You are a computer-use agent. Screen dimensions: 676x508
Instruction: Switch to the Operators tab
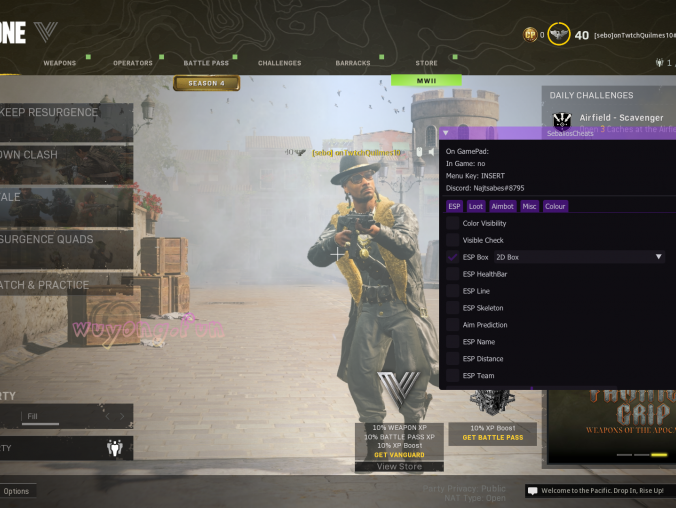(132, 63)
